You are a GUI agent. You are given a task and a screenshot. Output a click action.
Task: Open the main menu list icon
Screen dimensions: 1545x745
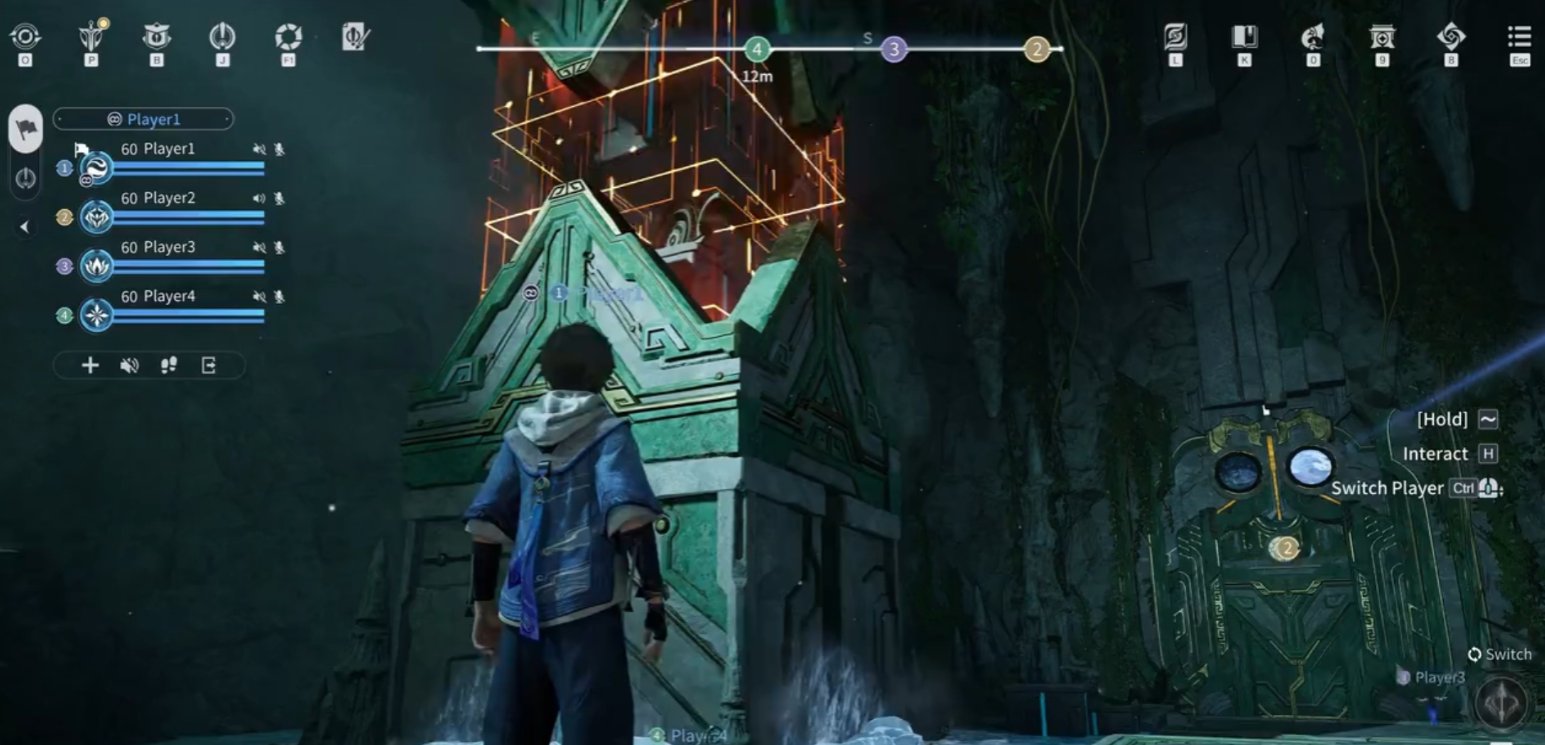pyautogui.click(x=1519, y=39)
